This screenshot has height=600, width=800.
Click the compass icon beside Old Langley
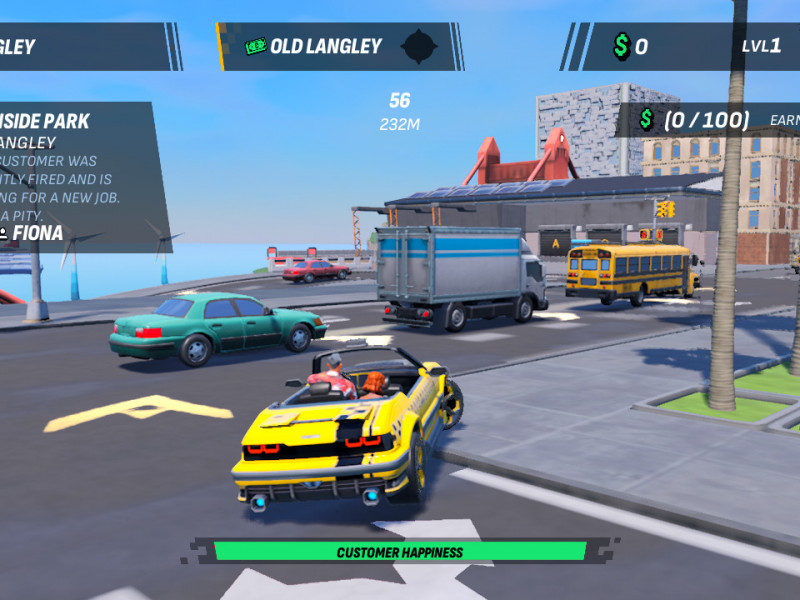pyautogui.click(x=418, y=46)
